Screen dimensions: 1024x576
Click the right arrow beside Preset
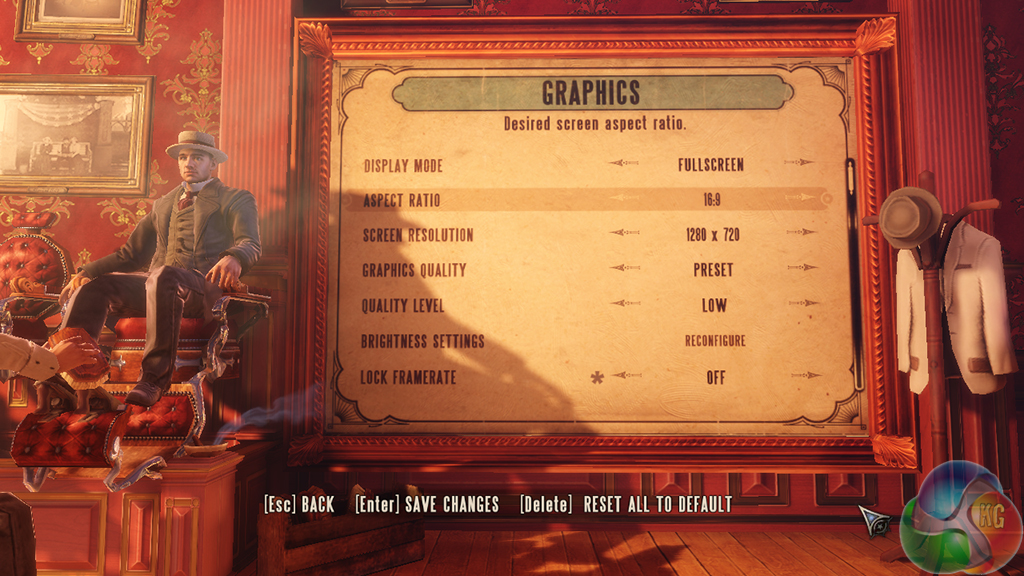[x=802, y=268]
